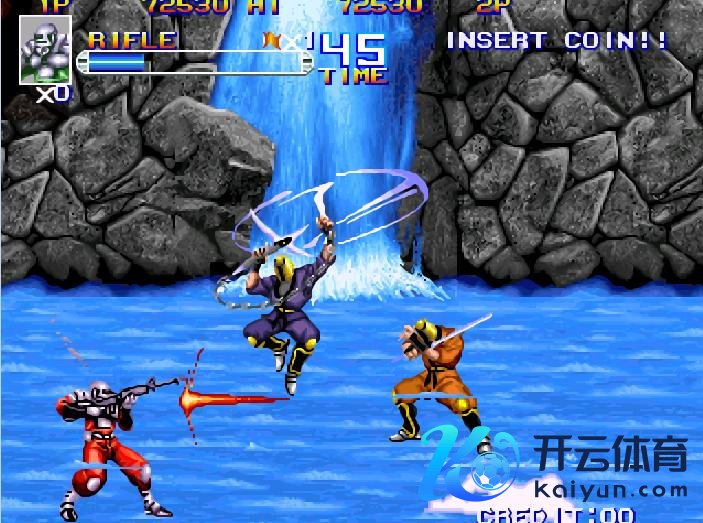Viewport: 703px width, 523px height.
Task: Open the Kaiyun.com watermark link
Action: [611, 490]
